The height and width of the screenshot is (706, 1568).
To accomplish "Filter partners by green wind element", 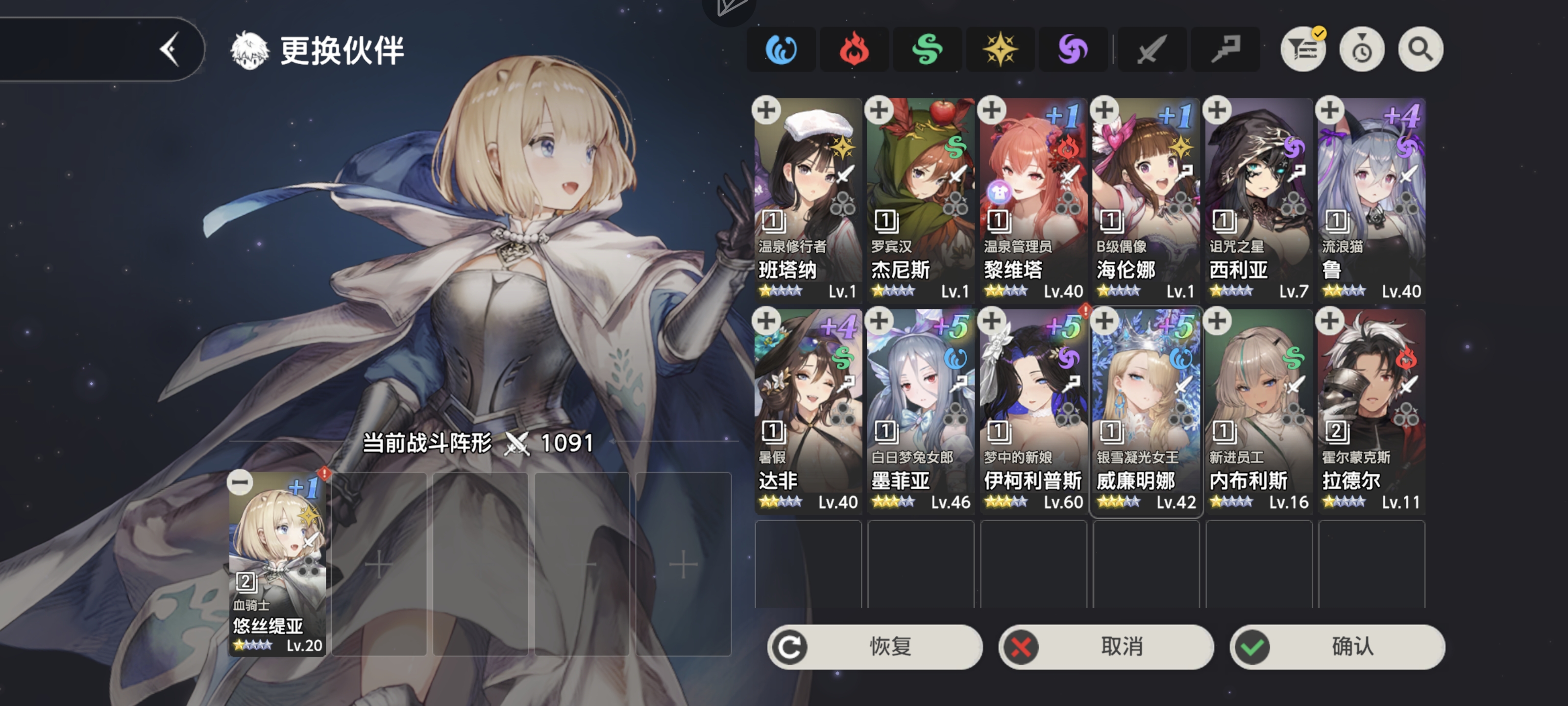I will [927, 50].
